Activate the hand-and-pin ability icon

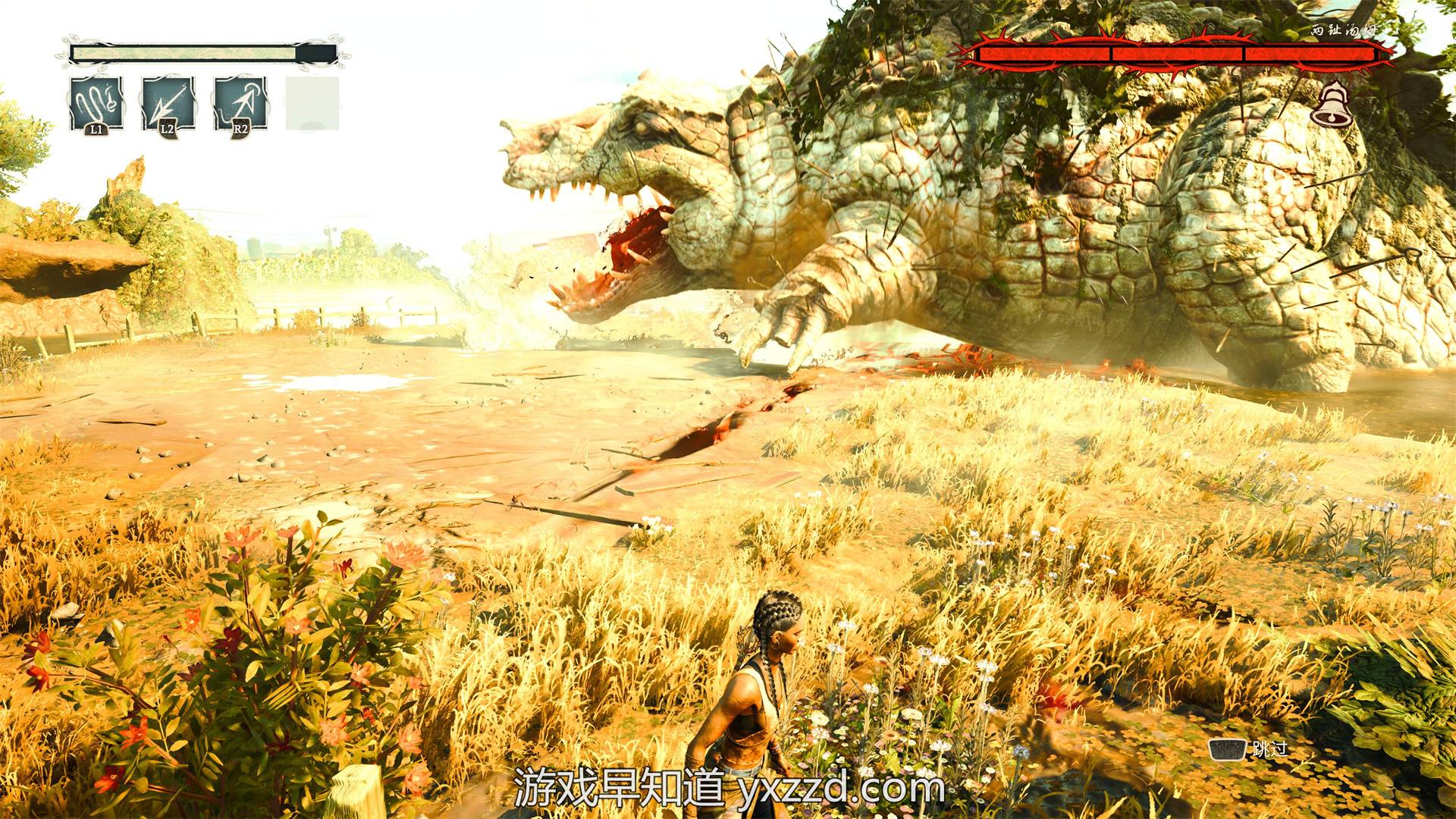(x=96, y=103)
